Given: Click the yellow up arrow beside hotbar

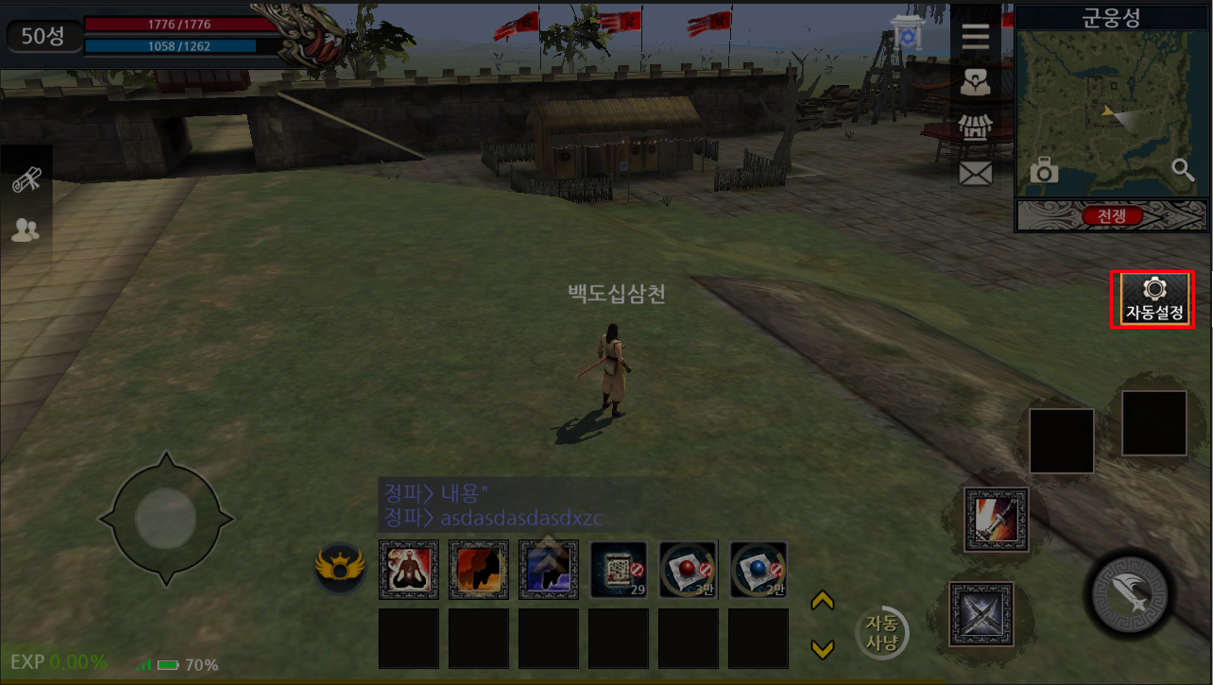Looking at the screenshot, I should coord(822,601).
